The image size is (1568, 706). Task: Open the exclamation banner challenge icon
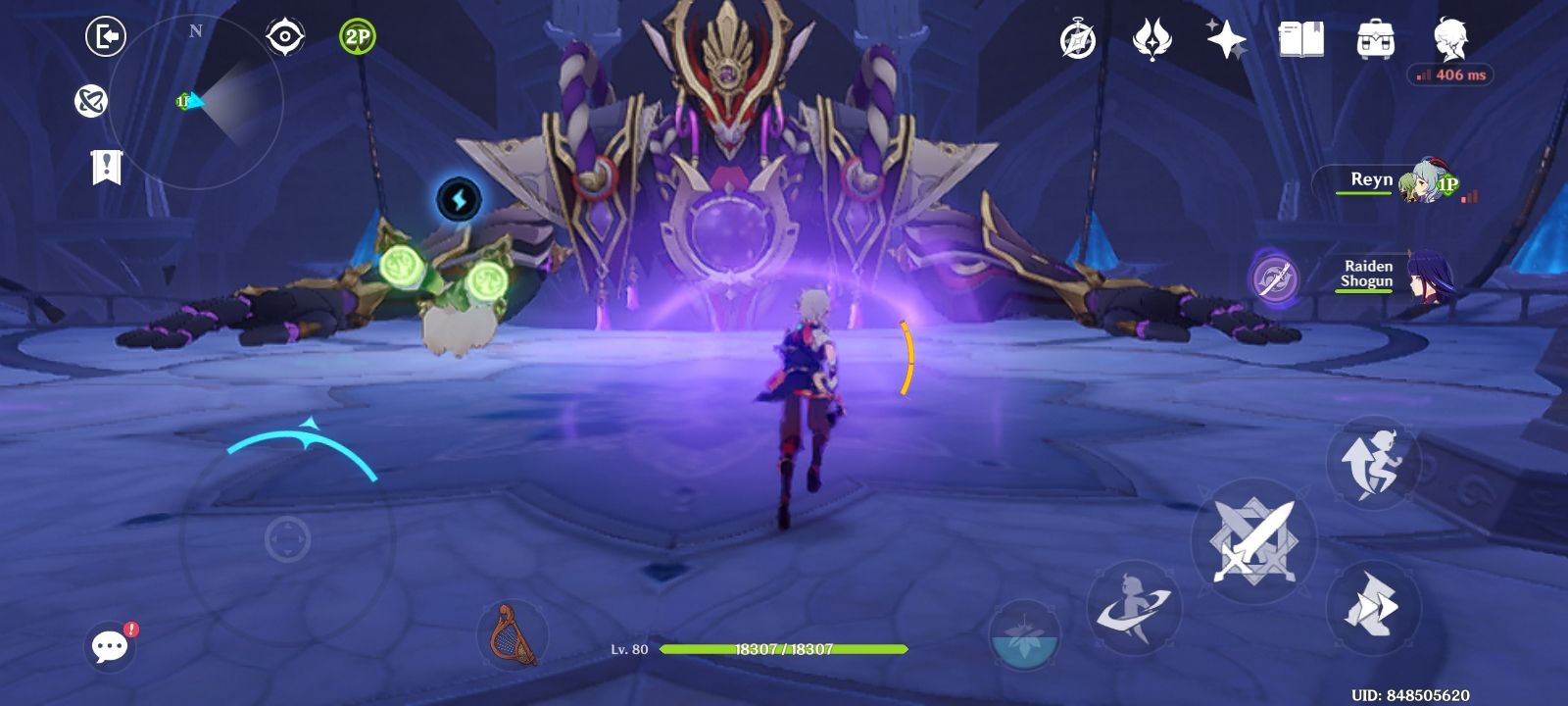point(106,167)
